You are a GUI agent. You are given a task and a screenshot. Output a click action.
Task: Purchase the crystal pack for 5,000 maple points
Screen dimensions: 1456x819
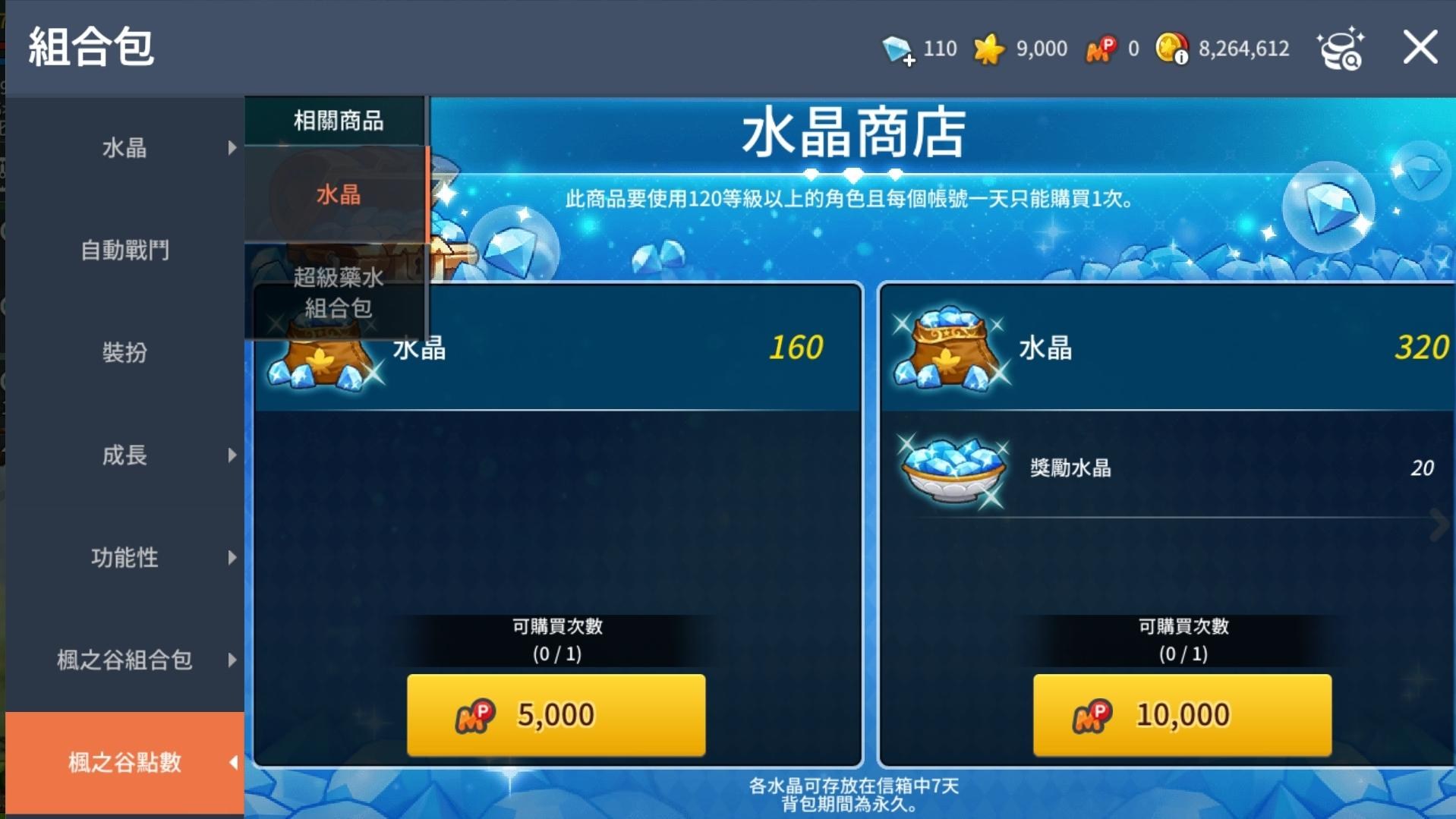pos(556,713)
